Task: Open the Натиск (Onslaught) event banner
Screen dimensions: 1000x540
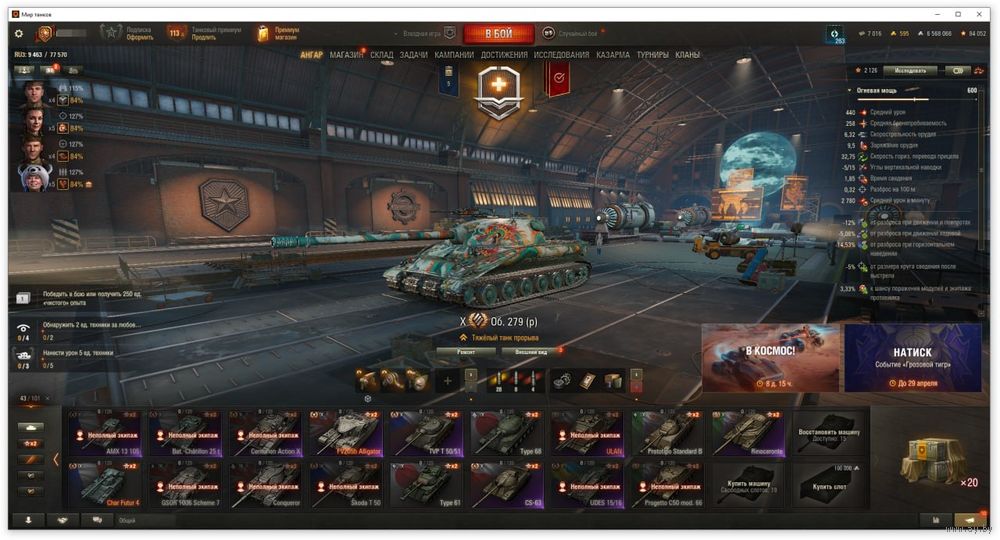Action: [x=913, y=358]
